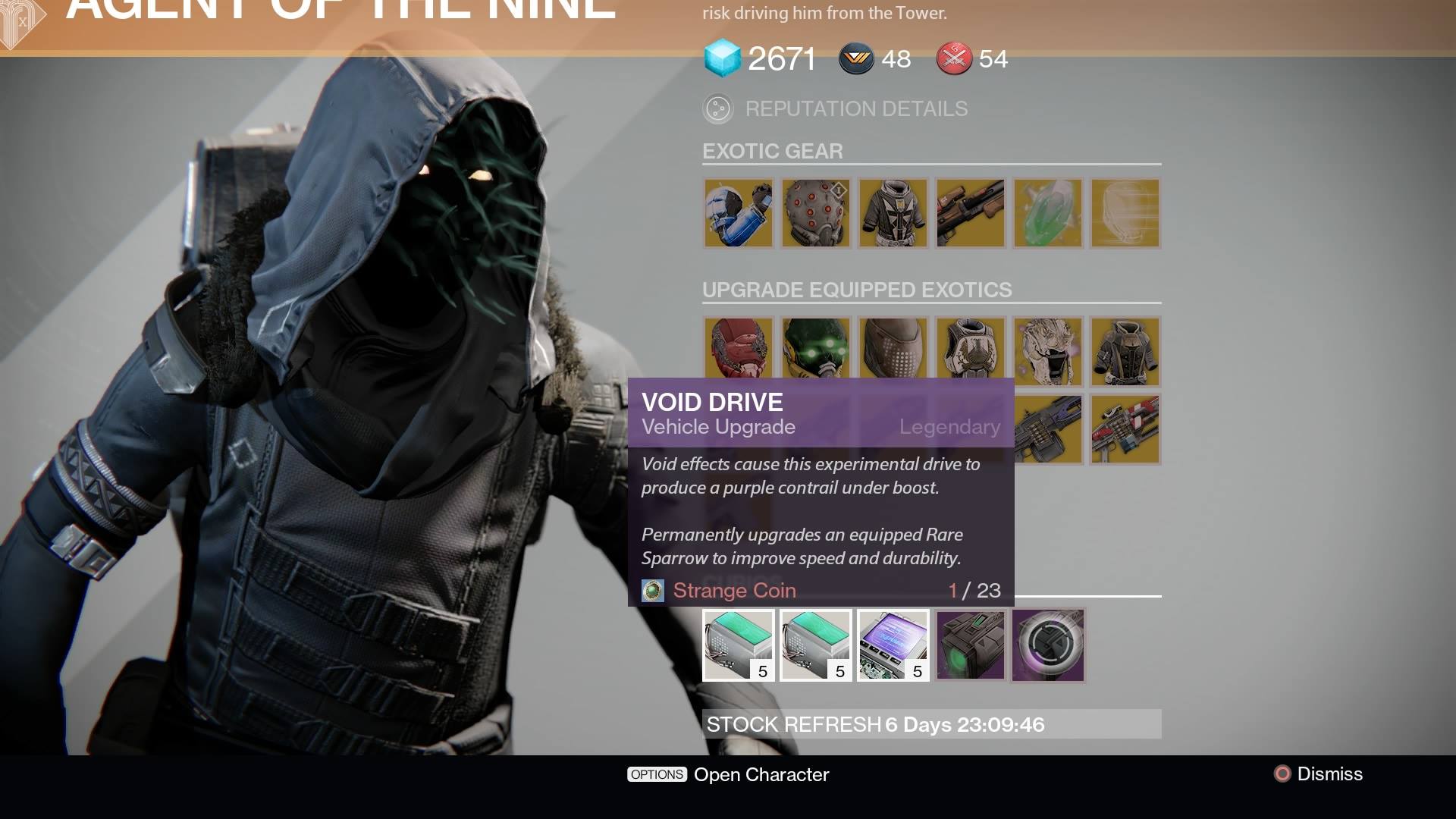Image resolution: width=1456 pixels, height=819 pixels.
Task: Select the red rocket launcher exotic upgrade
Action: click(x=1125, y=428)
